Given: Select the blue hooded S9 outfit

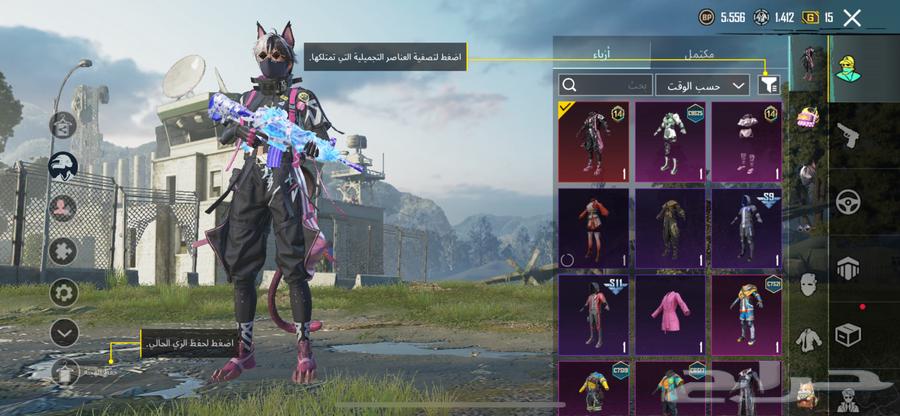Looking at the screenshot, I should (x=746, y=226).
